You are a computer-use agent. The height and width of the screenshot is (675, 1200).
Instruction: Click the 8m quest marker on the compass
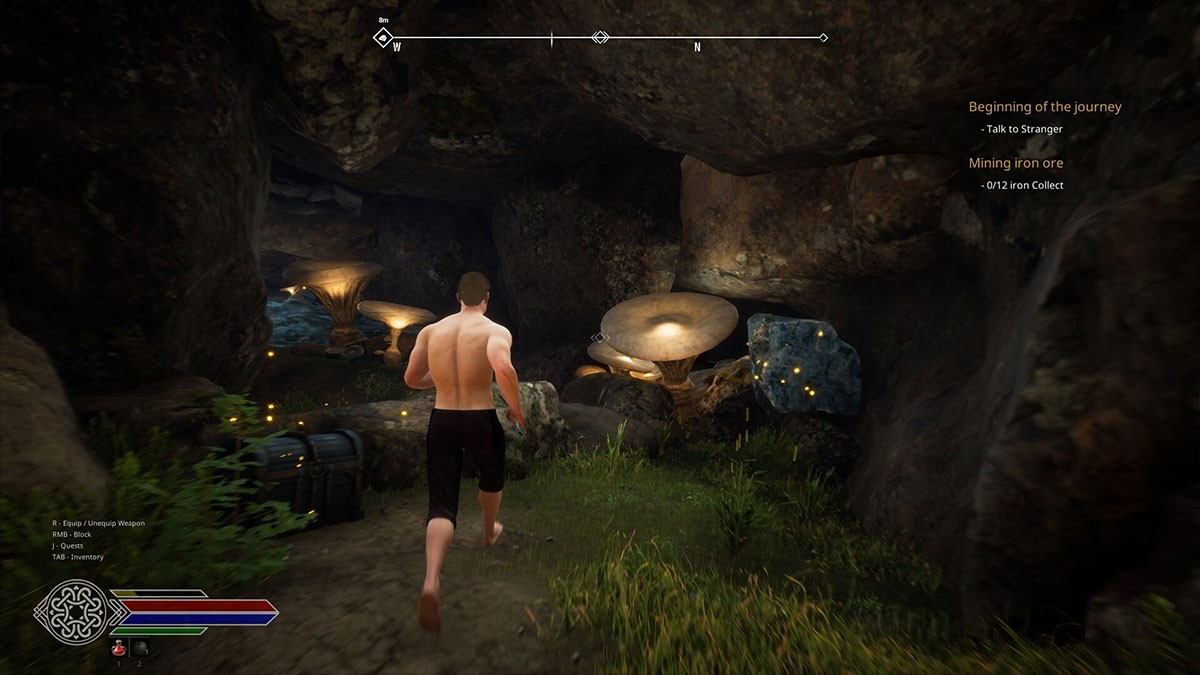click(383, 38)
